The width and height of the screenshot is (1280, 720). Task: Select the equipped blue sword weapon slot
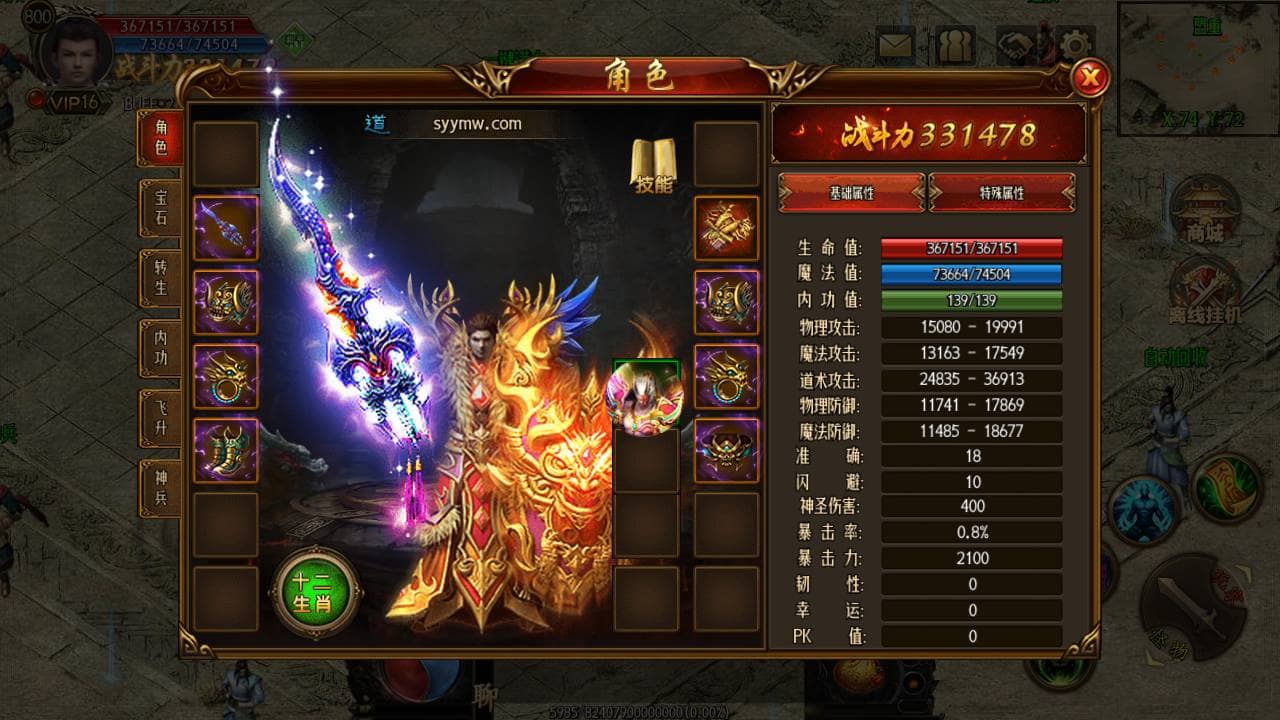click(226, 228)
